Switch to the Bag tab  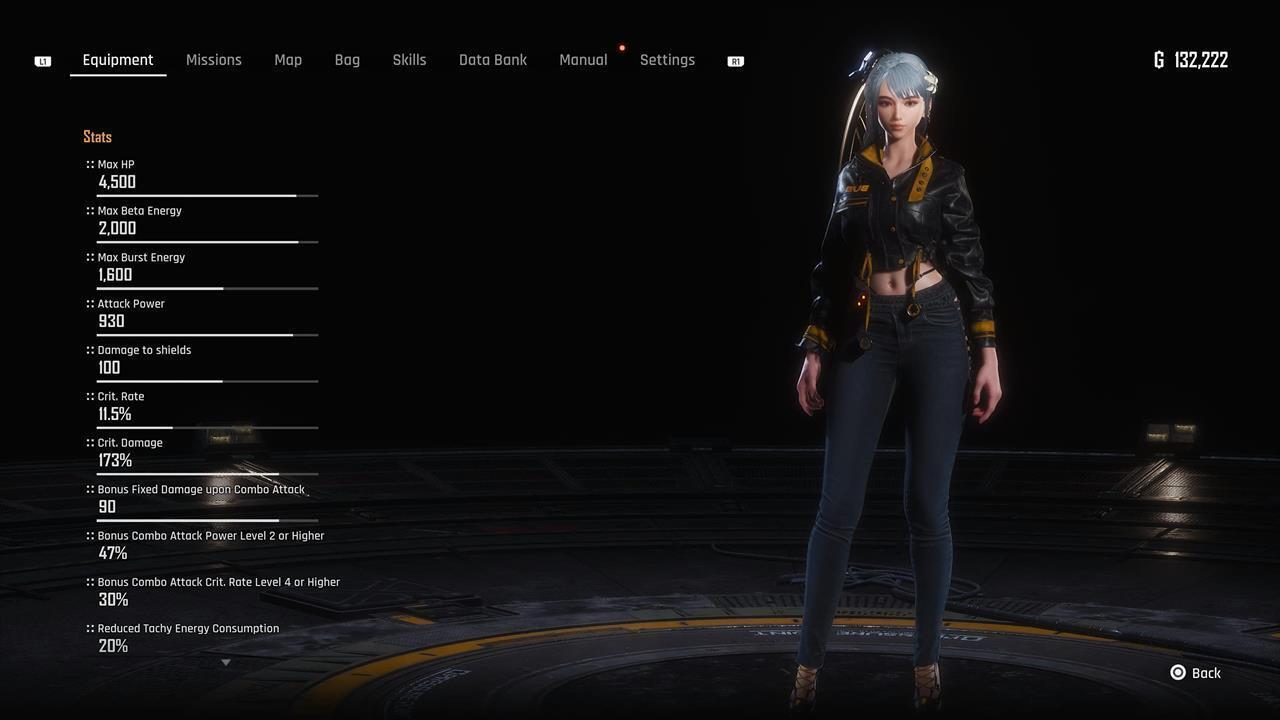pos(347,60)
